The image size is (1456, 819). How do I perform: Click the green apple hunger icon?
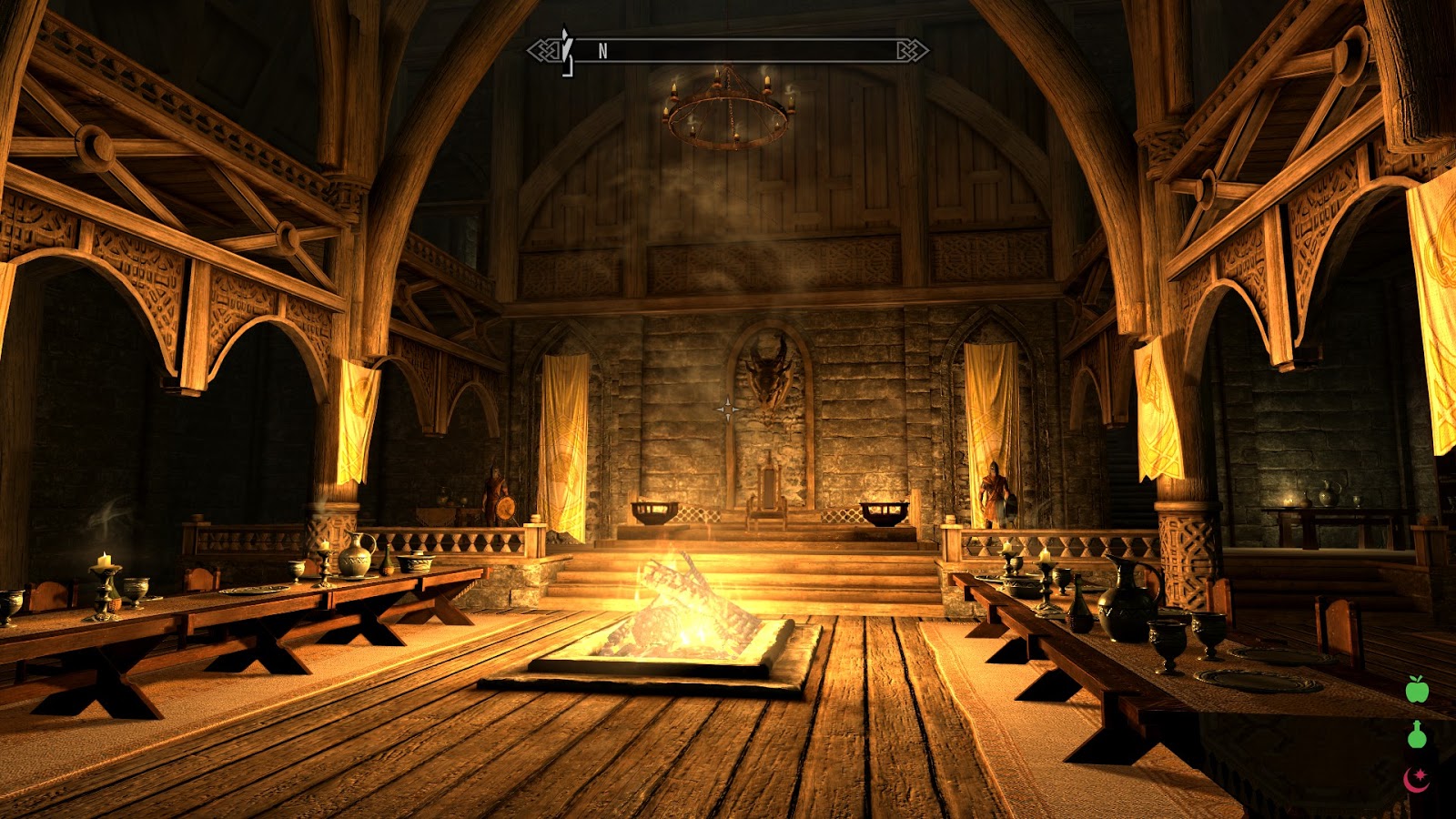[x=1417, y=690]
